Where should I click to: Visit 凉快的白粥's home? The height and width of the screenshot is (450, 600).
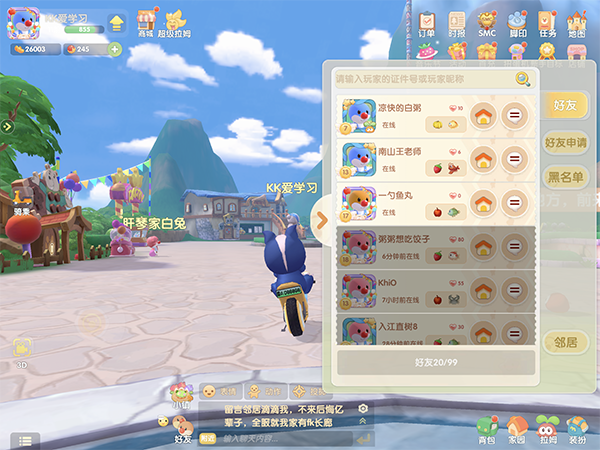pos(483,116)
